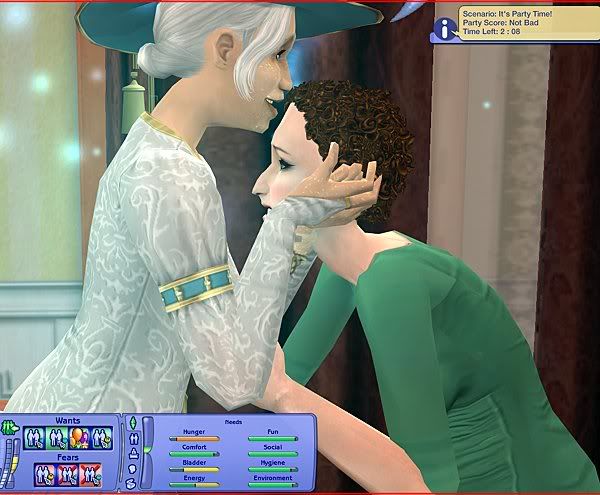This screenshot has width=600, height=495.
Task: Select the party balloons want
Action: tap(81, 436)
